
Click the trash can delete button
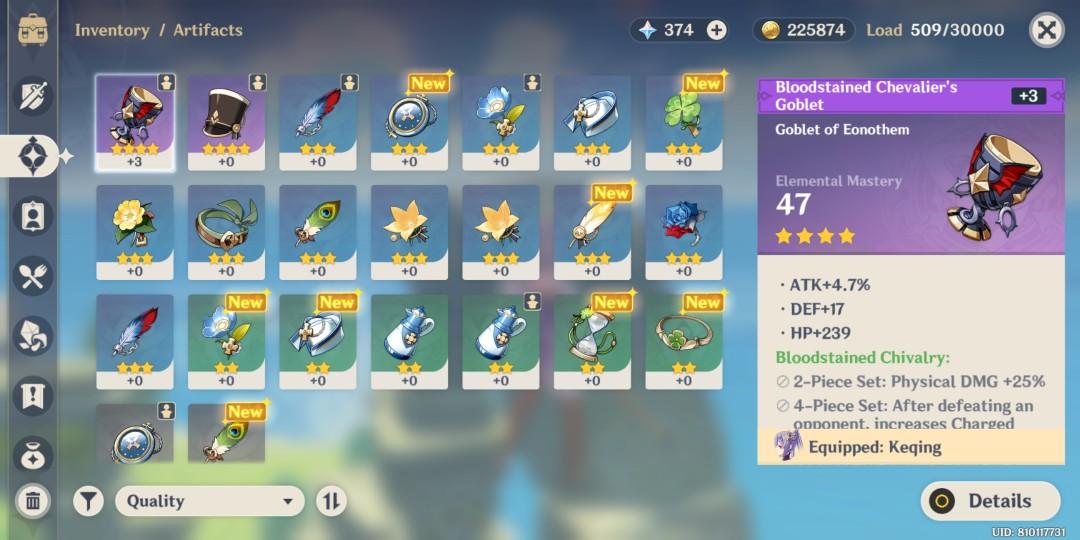tap(33, 501)
